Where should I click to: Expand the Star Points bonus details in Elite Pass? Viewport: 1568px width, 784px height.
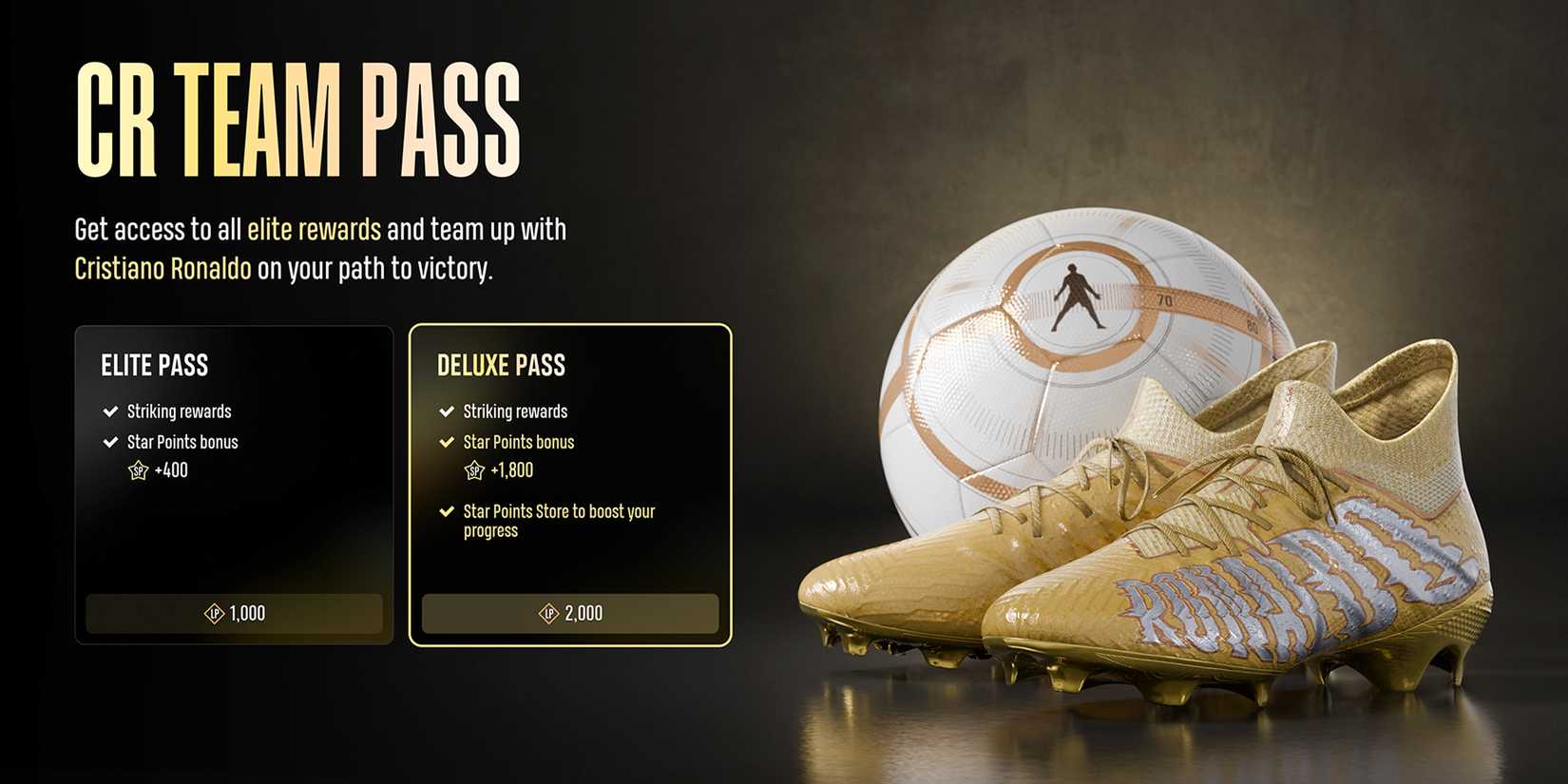coord(182,441)
